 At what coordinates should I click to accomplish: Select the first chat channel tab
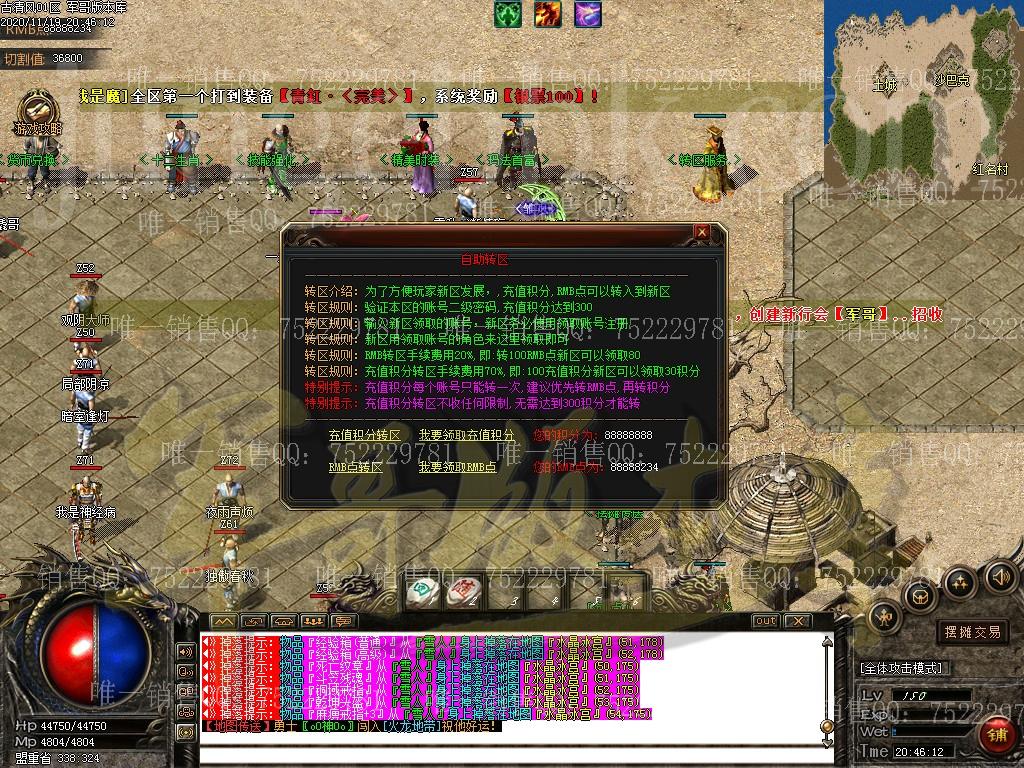(x=221, y=621)
